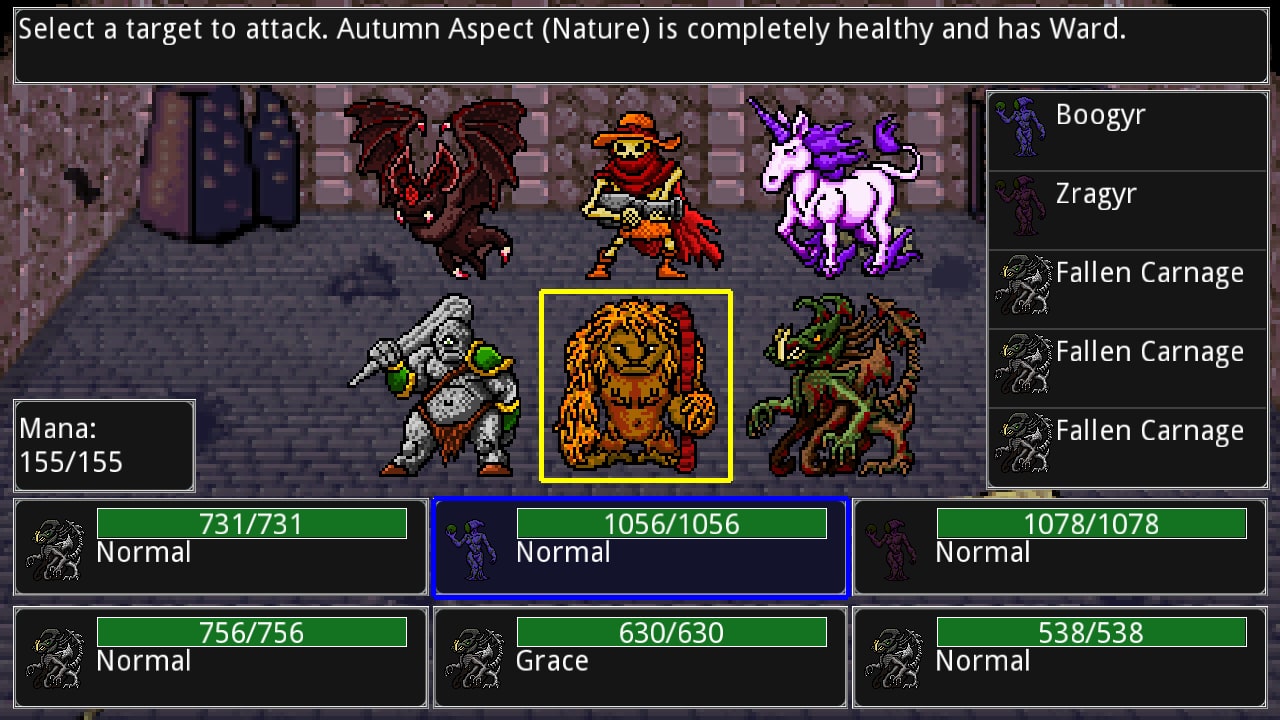Click the 1056/1056 green health bar

[670, 522]
